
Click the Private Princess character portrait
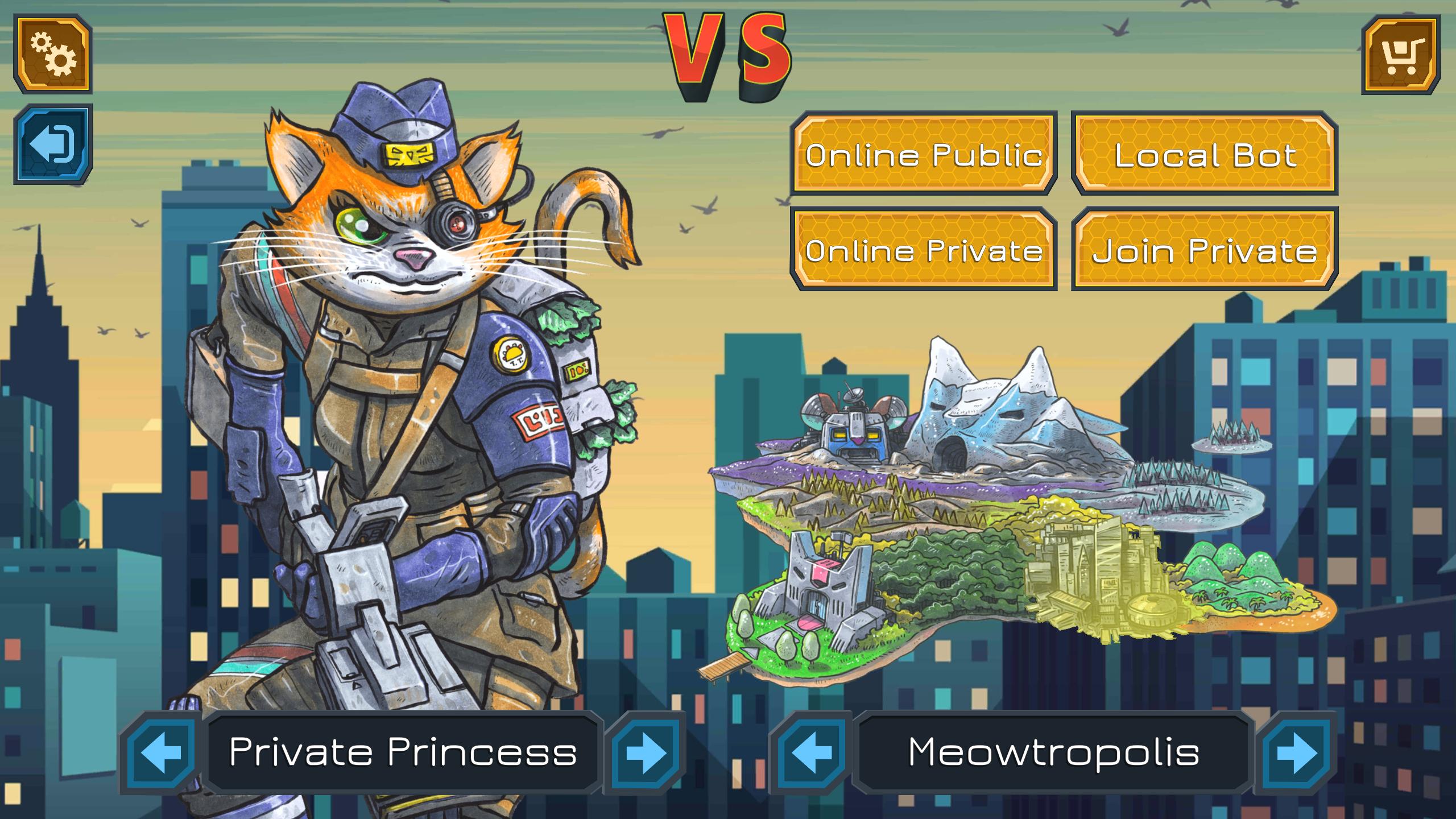[x=398, y=398]
